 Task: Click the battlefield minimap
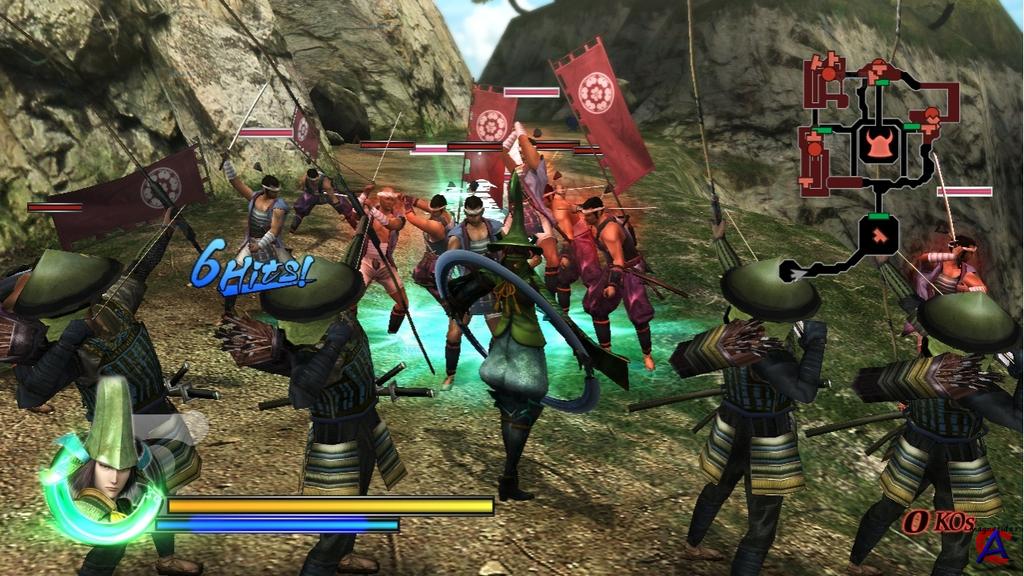pyautogui.click(x=877, y=165)
